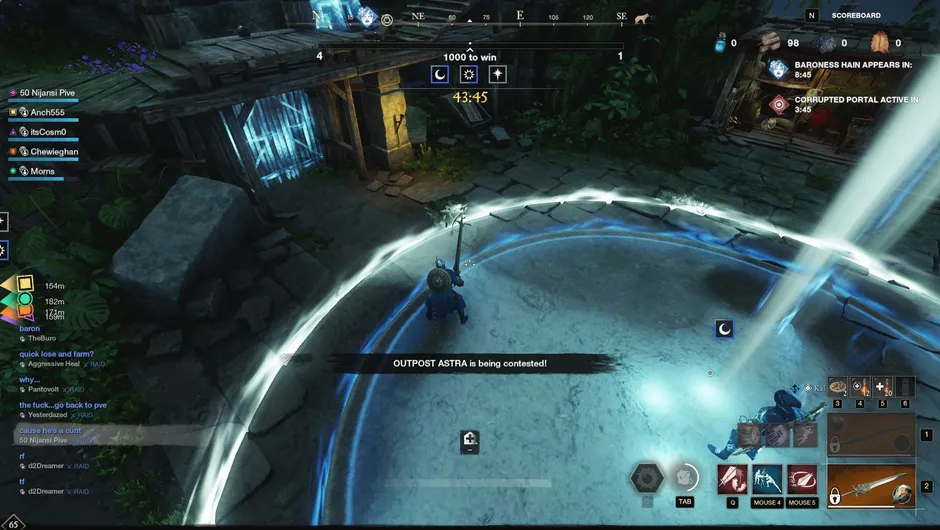Activate the Mouse 4 charge ability
The height and width of the screenshot is (530, 940).
click(x=767, y=479)
